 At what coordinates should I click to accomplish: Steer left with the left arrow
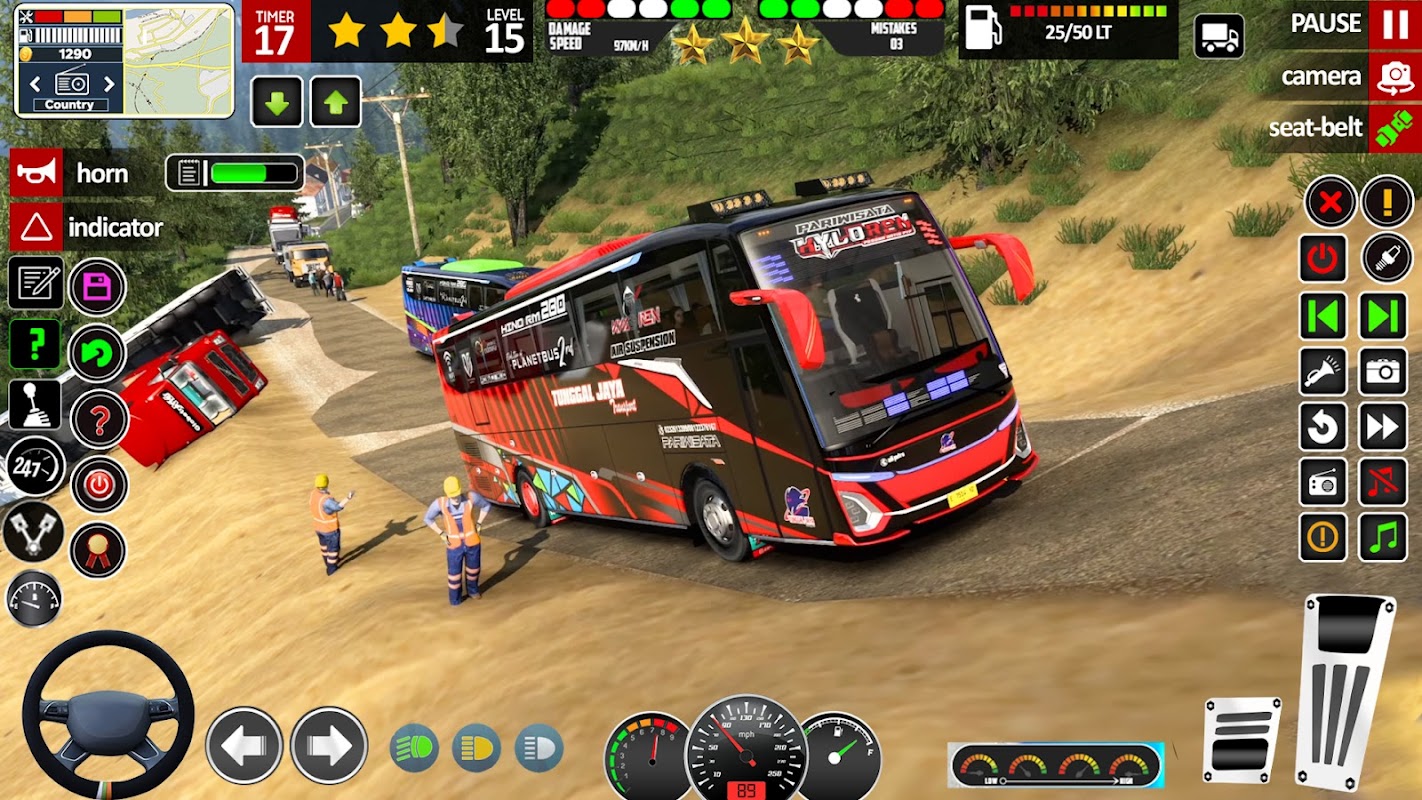244,745
